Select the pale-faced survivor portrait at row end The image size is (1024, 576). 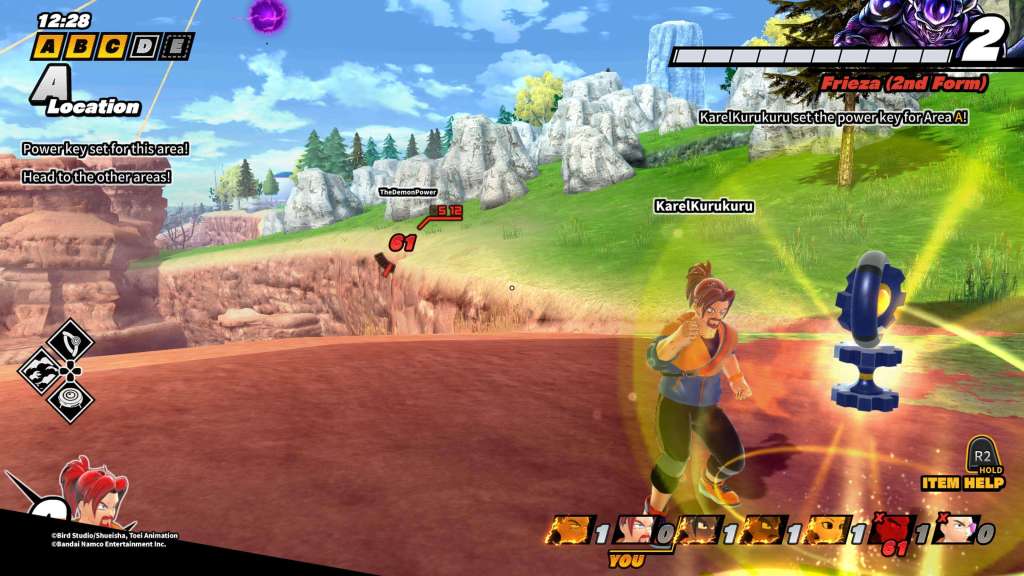pyautogui.click(x=957, y=531)
